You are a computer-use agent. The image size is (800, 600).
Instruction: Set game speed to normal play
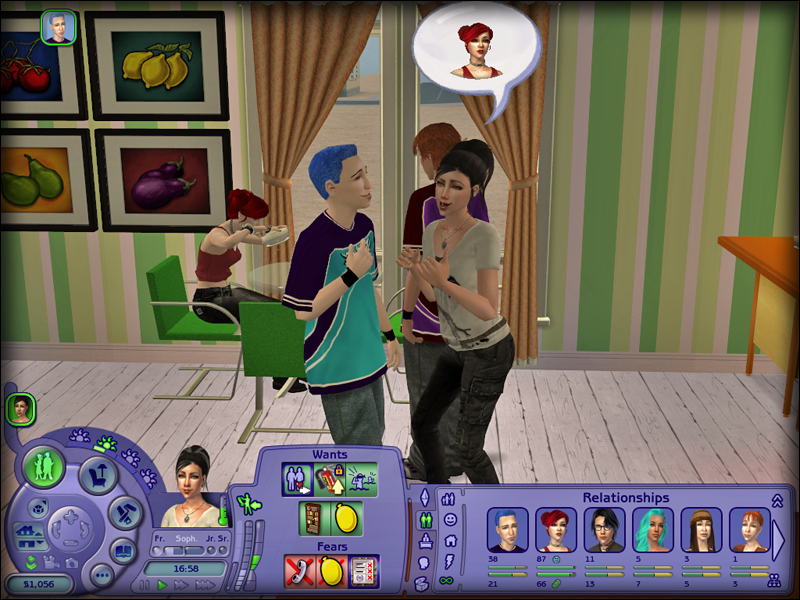tap(162, 585)
